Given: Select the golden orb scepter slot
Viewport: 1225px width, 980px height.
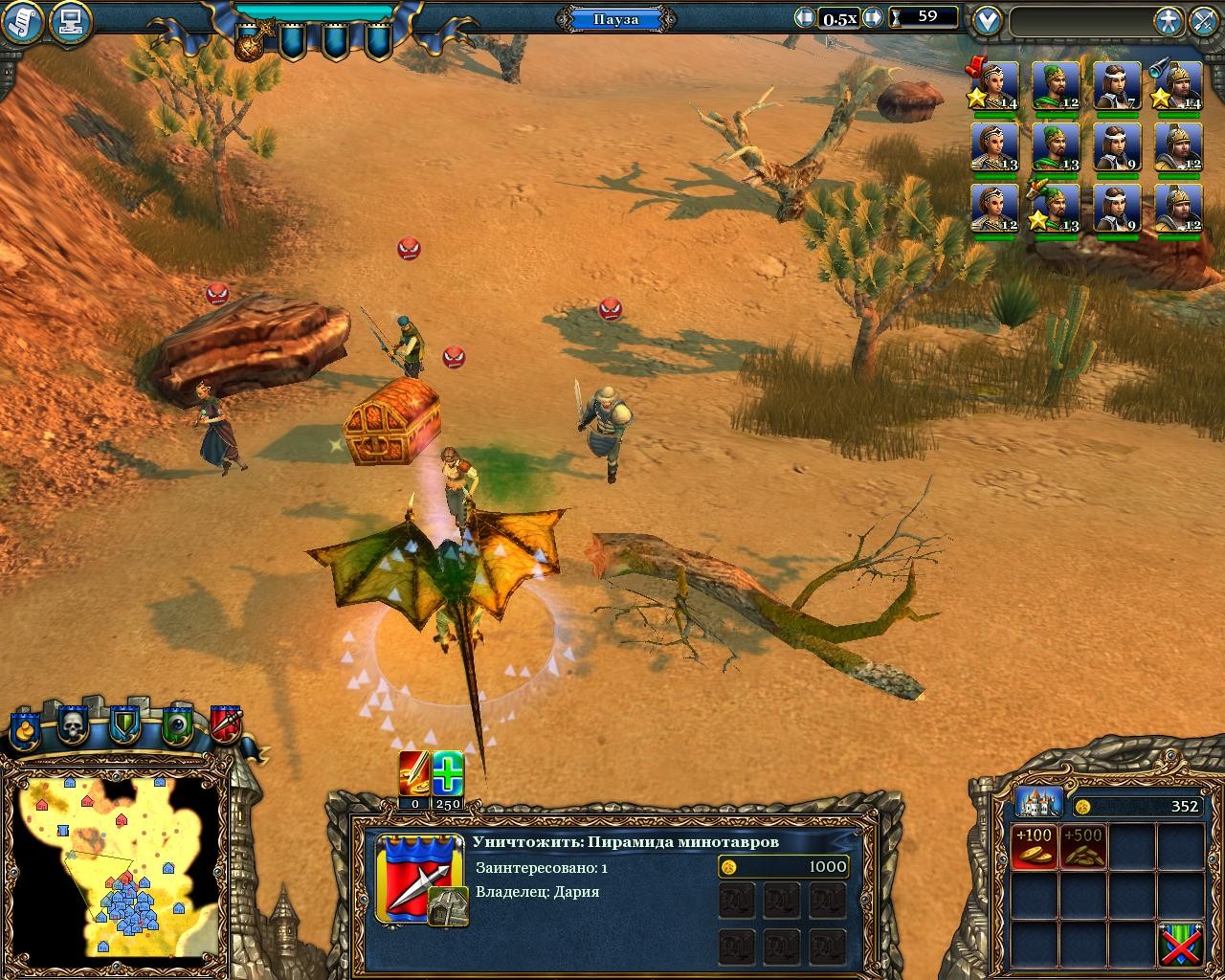Looking at the screenshot, I should tap(253, 40).
